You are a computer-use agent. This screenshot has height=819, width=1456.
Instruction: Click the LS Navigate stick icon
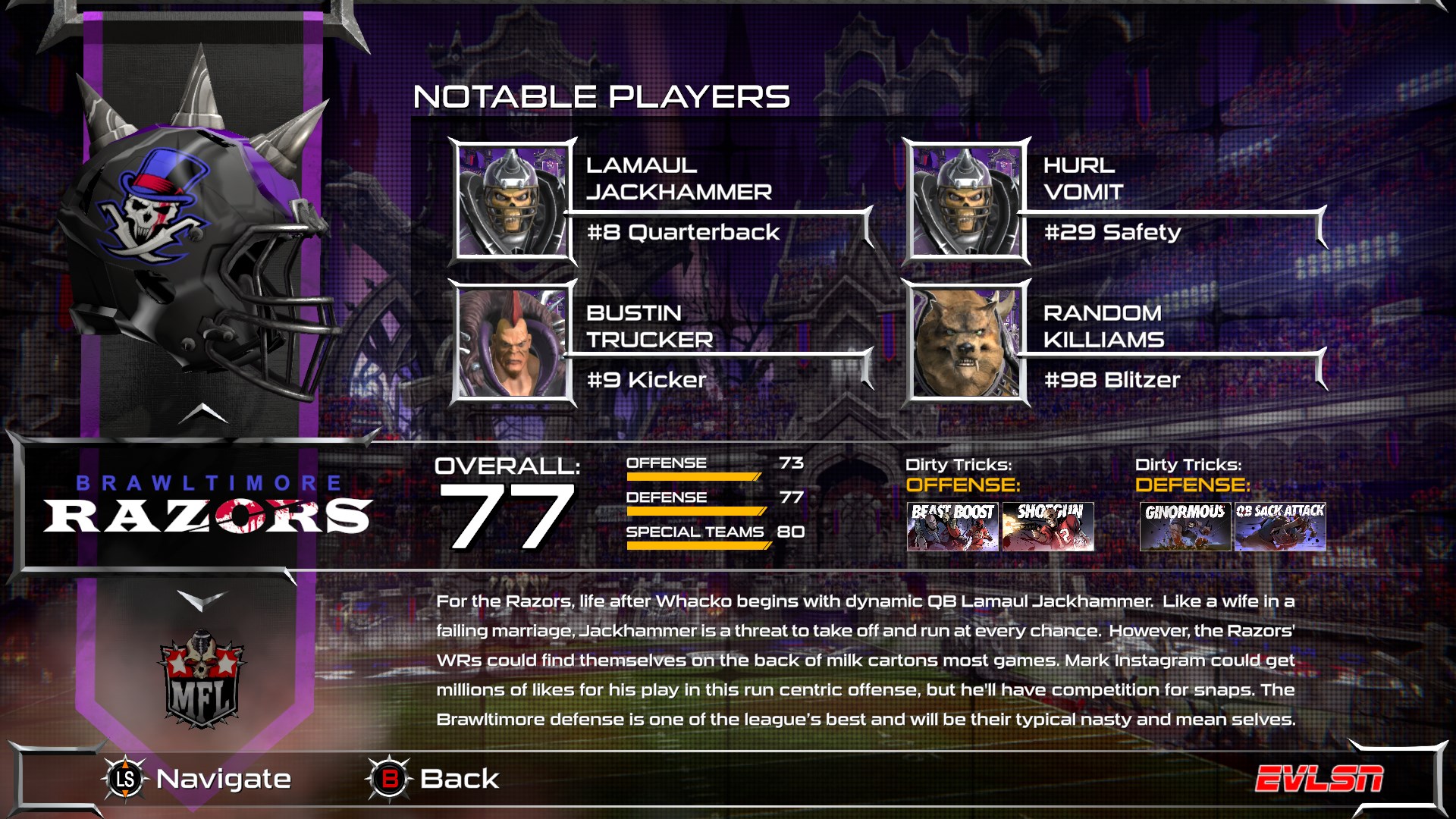click(x=127, y=778)
